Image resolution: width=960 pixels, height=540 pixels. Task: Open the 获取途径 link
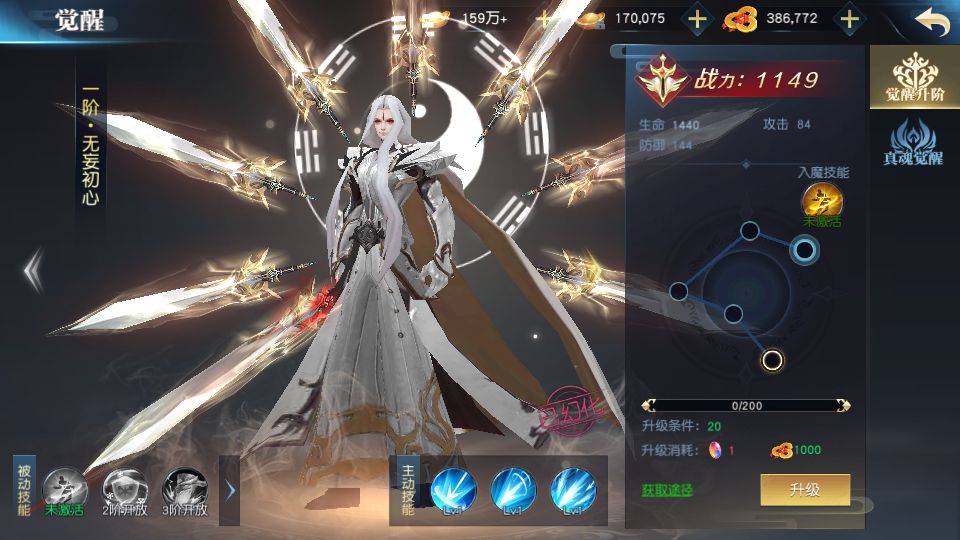(x=667, y=489)
